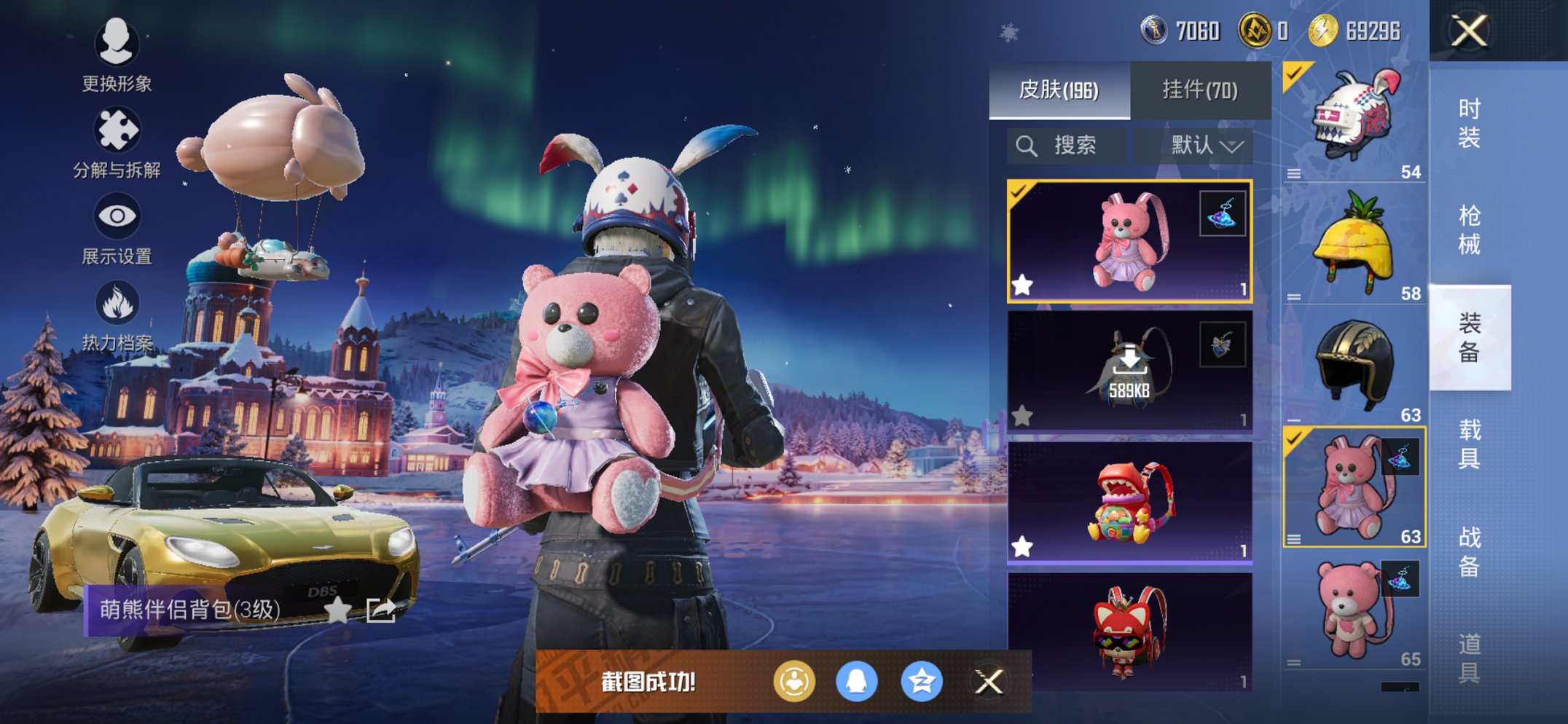The width and height of the screenshot is (1568, 724).
Task: Open the 枪械 firearms category
Action: (x=1469, y=229)
